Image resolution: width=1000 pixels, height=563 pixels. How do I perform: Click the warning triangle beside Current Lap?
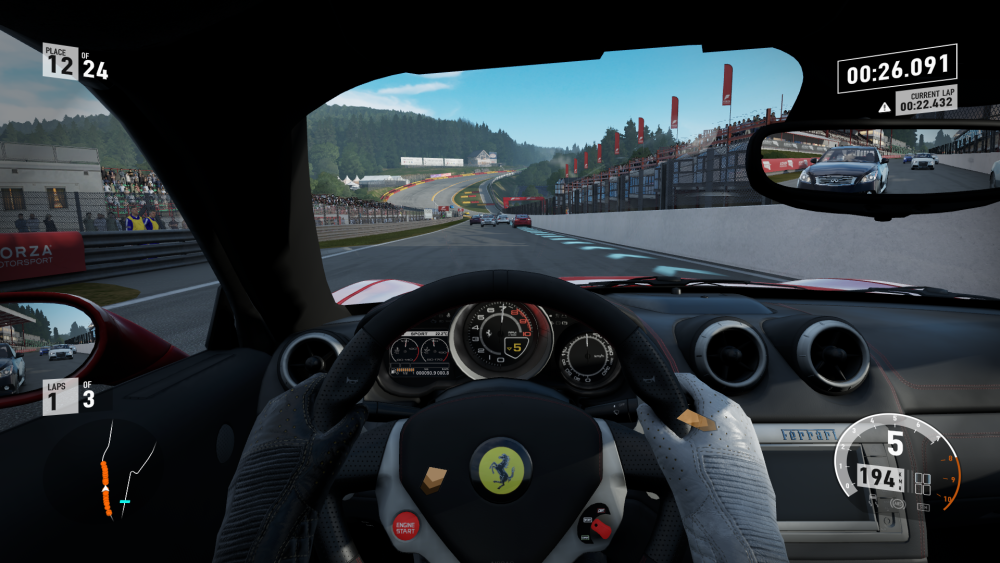(884, 106)
